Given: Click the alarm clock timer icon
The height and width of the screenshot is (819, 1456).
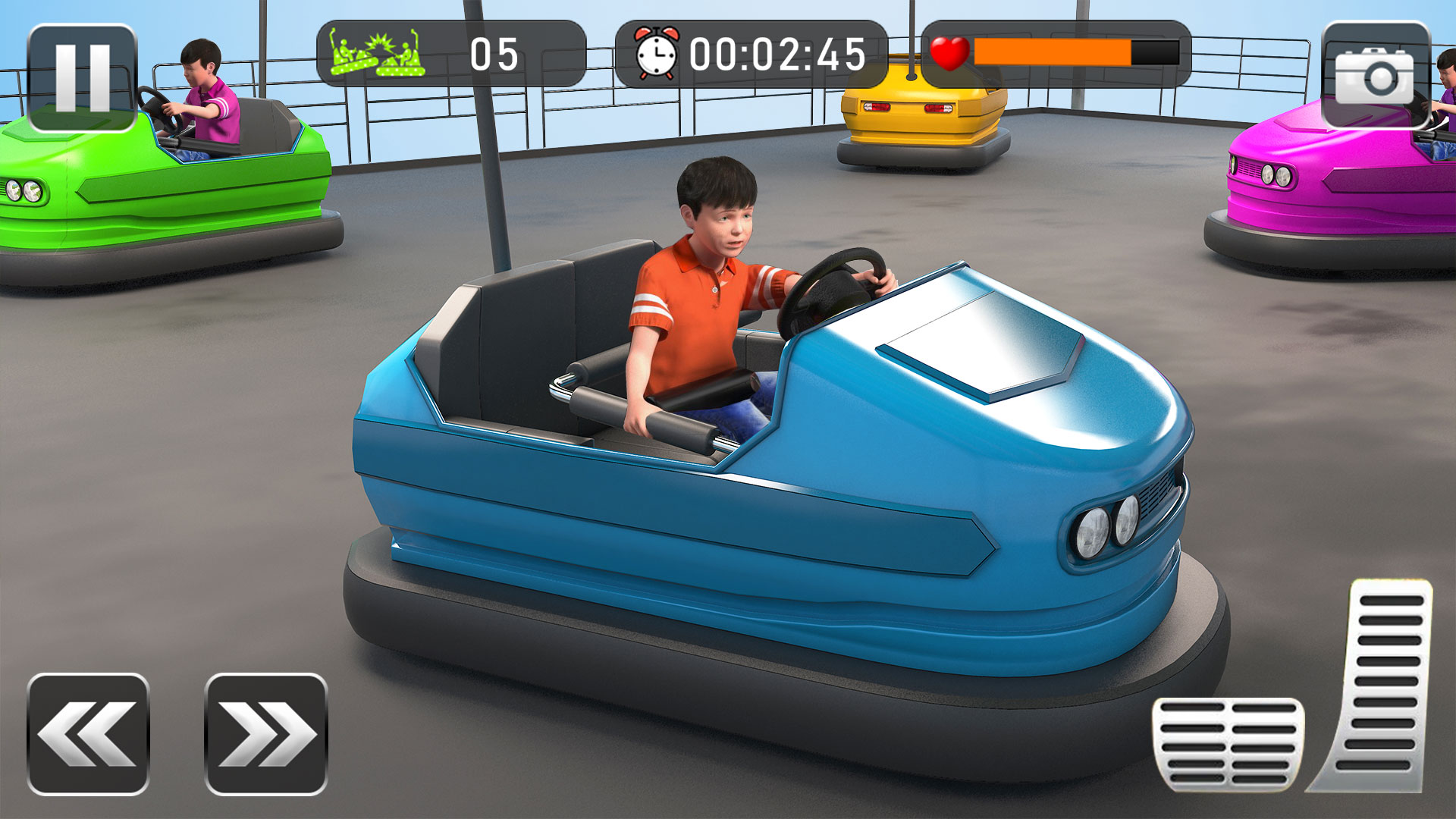Looking at the screenshot, I should [656, 55].
